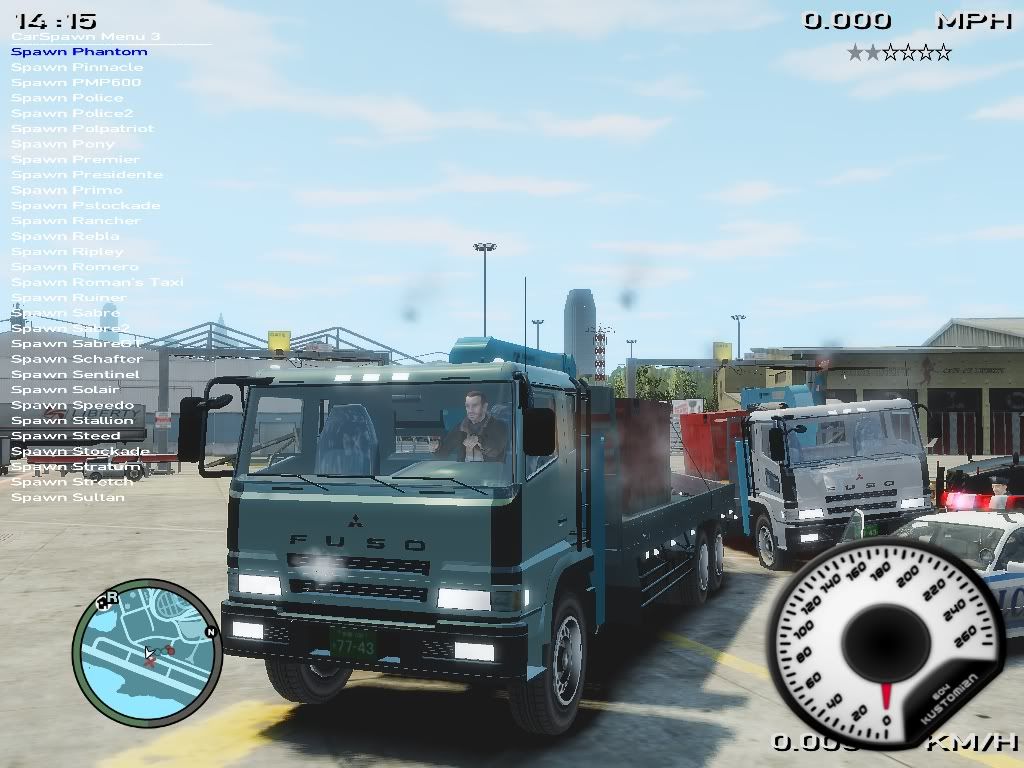
Task: Choose Spawn Romero in the car menu
Action: (75, 267)
